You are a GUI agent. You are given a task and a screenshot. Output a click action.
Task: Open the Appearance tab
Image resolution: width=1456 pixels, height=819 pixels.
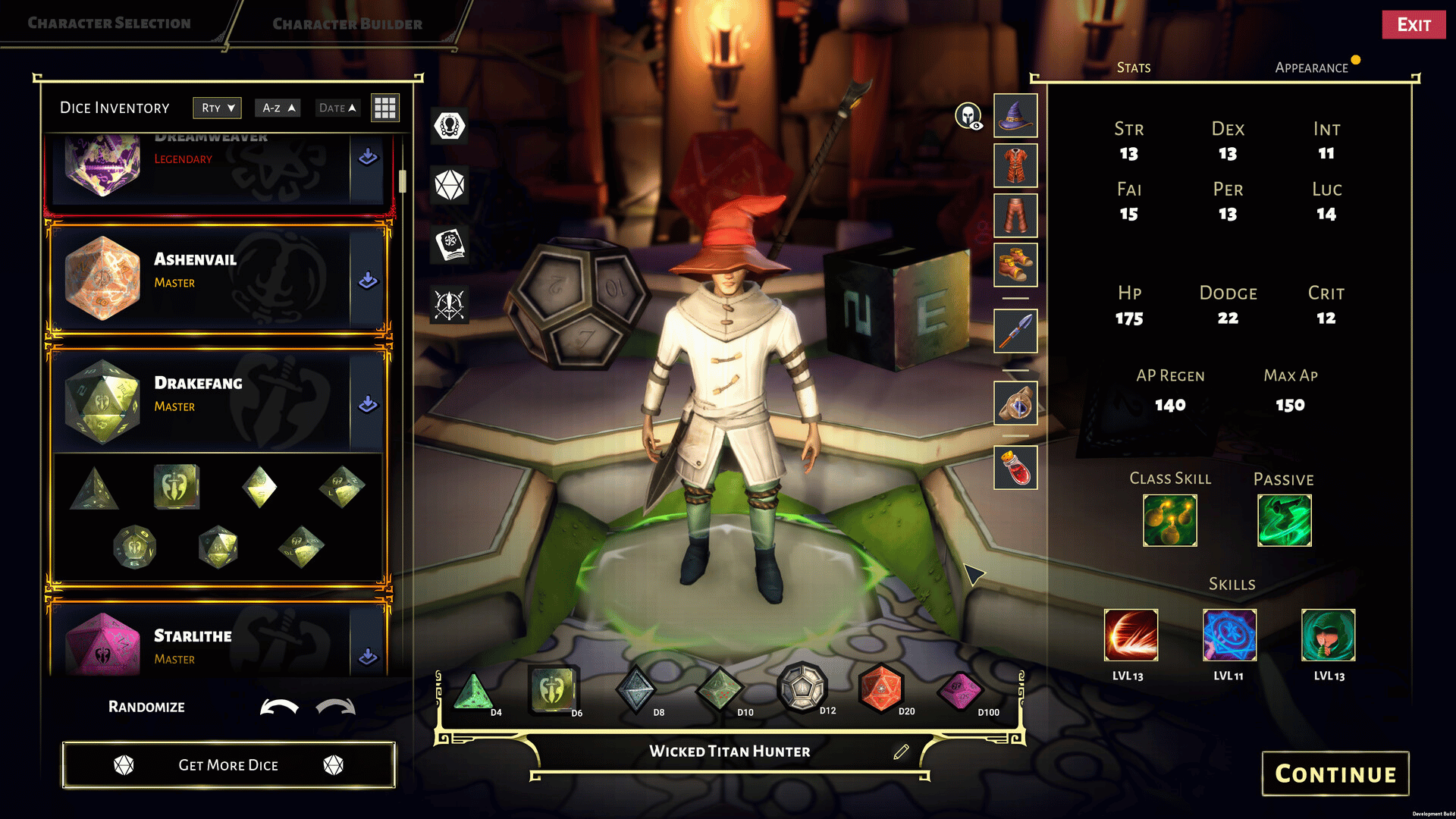[x=1311, y=67]
